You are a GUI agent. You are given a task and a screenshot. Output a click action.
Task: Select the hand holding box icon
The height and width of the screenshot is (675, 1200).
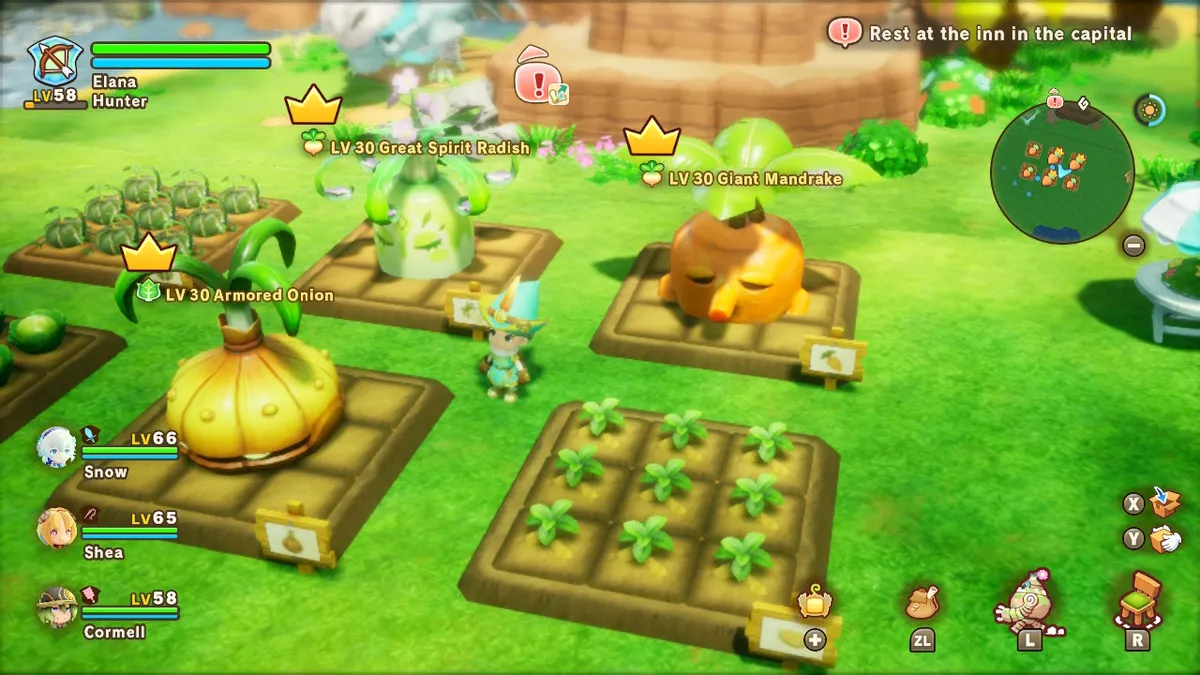click(x=1164, y=539)
